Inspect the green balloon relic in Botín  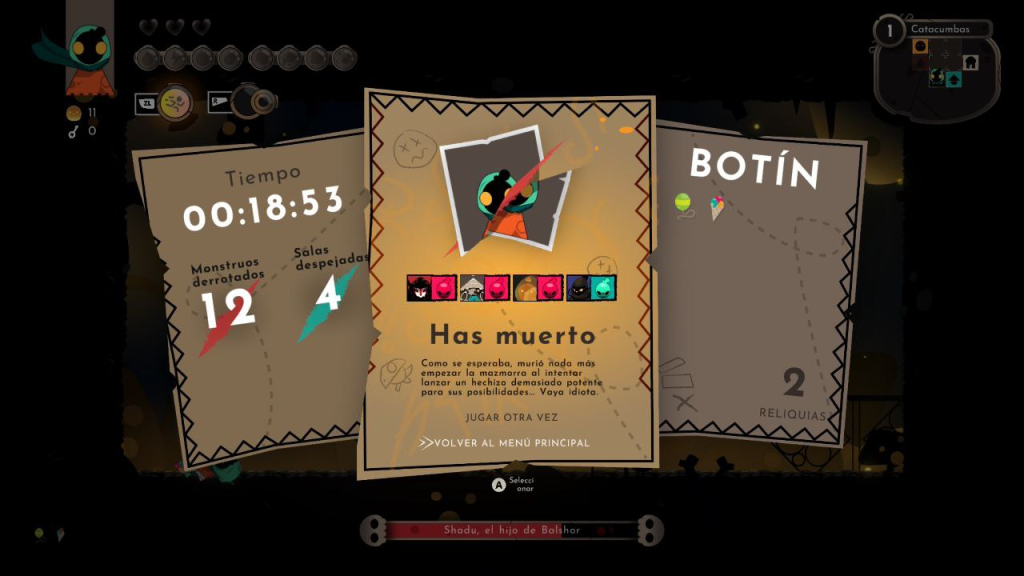click(684, 204)
